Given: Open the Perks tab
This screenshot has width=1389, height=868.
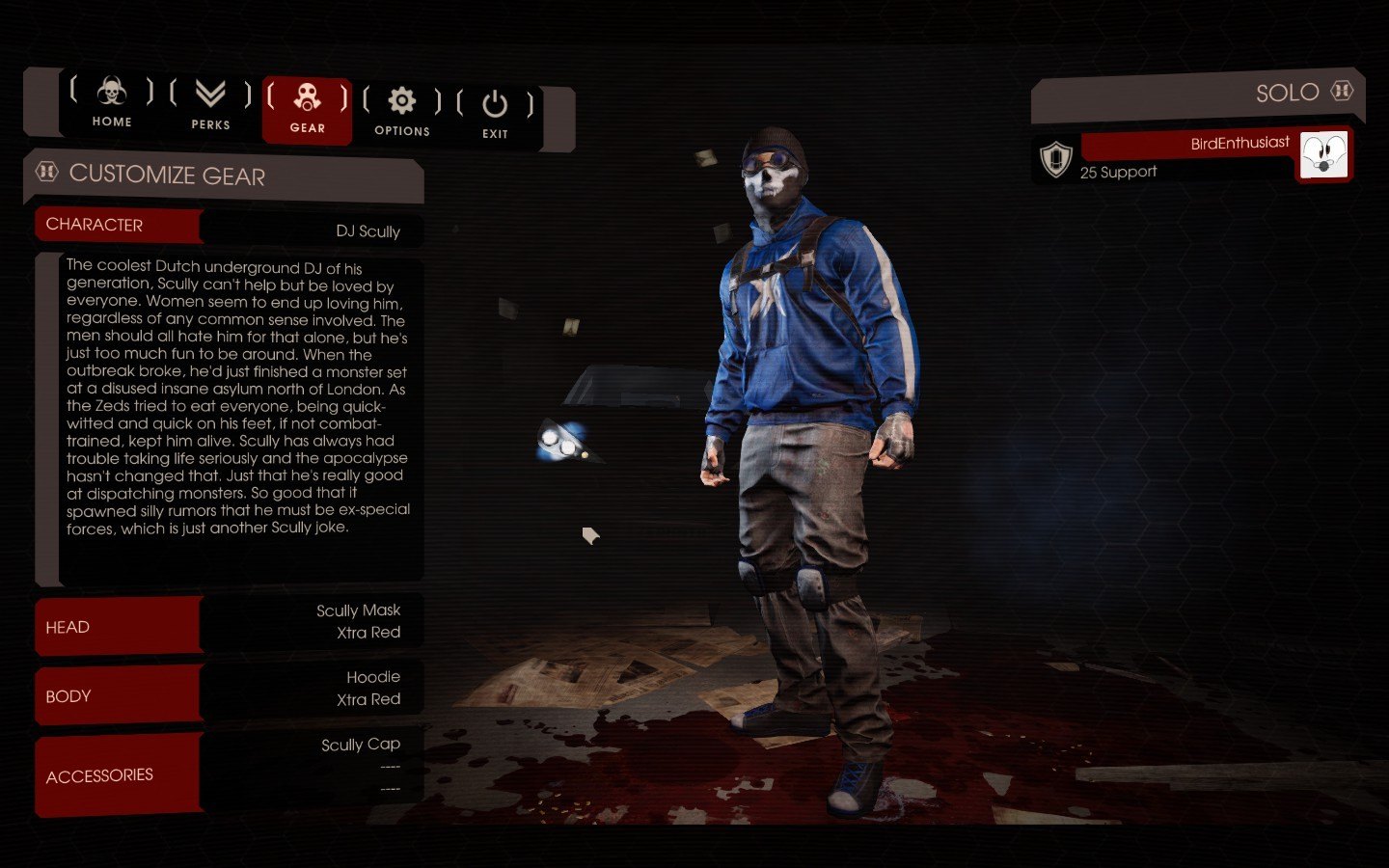Looking at the screenshot, I should (x=210, y=104).
